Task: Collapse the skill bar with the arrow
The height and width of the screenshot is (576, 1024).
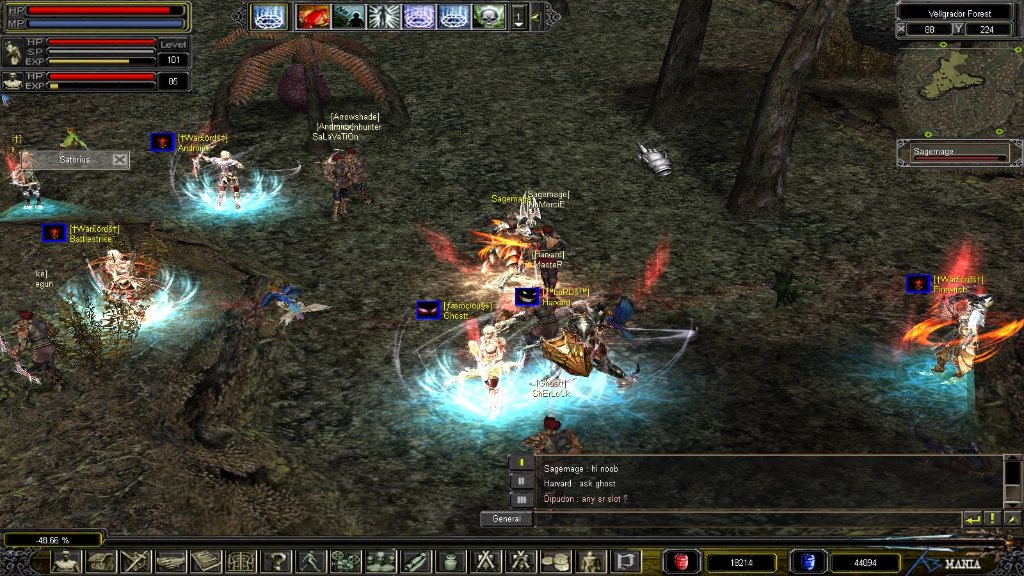Action: coord(536,16)
